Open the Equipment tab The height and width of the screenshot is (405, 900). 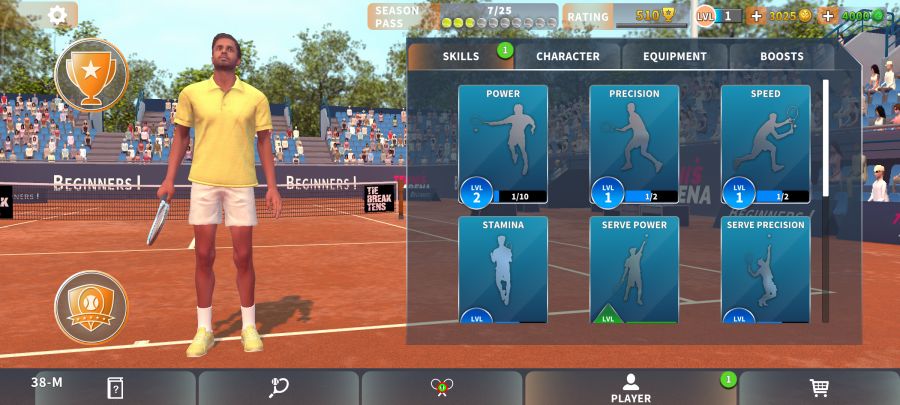675,56
